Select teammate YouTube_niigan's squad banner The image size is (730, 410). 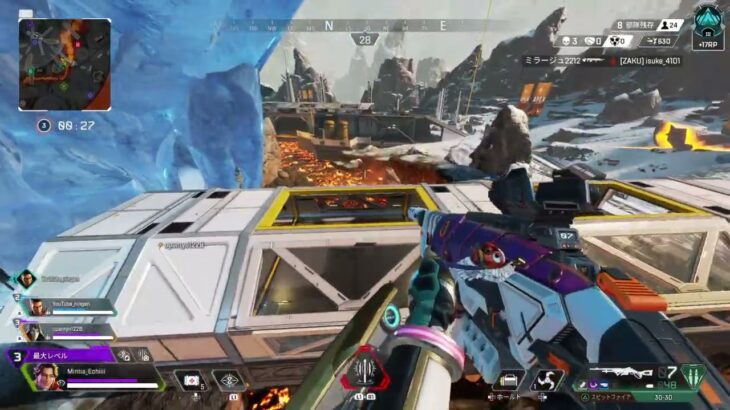[70, 306]
